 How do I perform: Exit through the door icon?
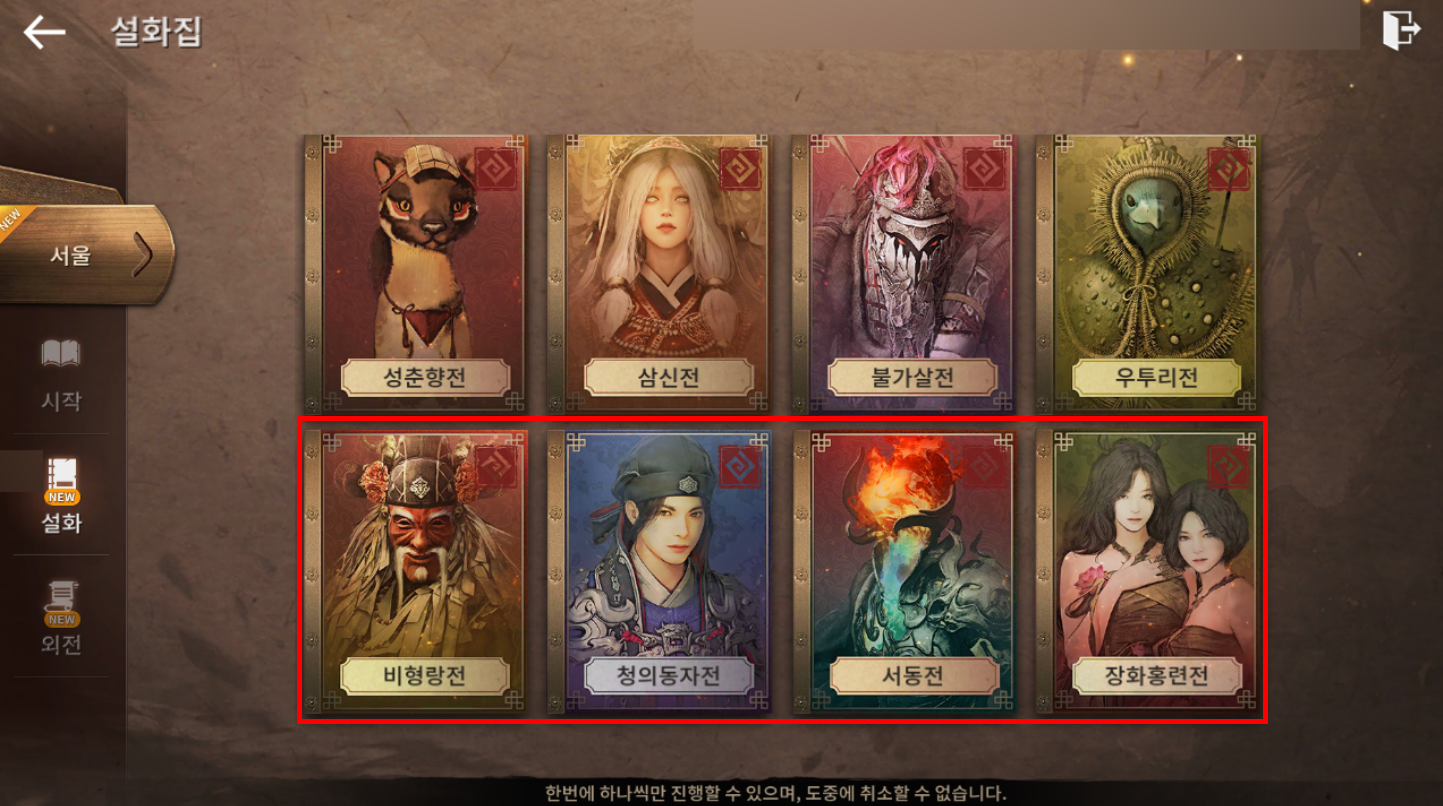pos(1400,30)
